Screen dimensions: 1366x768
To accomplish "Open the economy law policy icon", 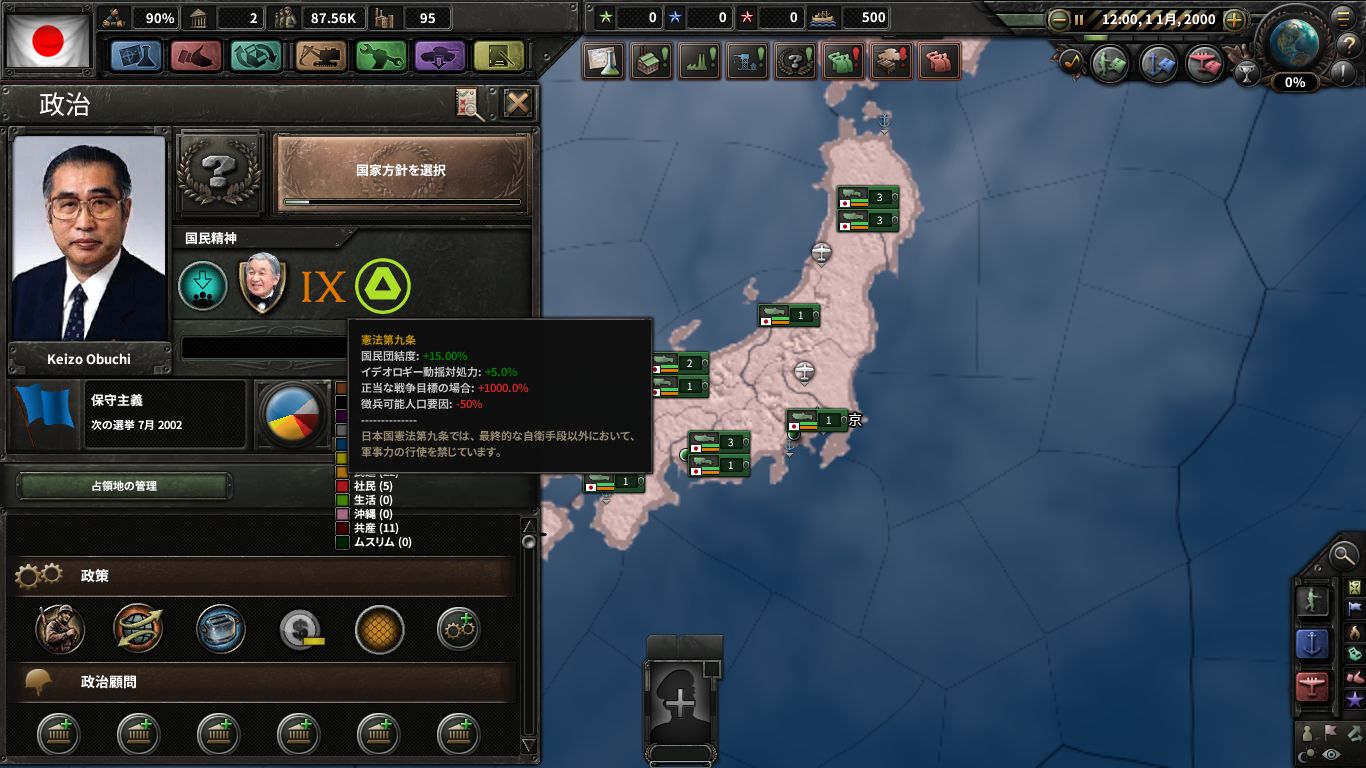I will tap(222, 630).
